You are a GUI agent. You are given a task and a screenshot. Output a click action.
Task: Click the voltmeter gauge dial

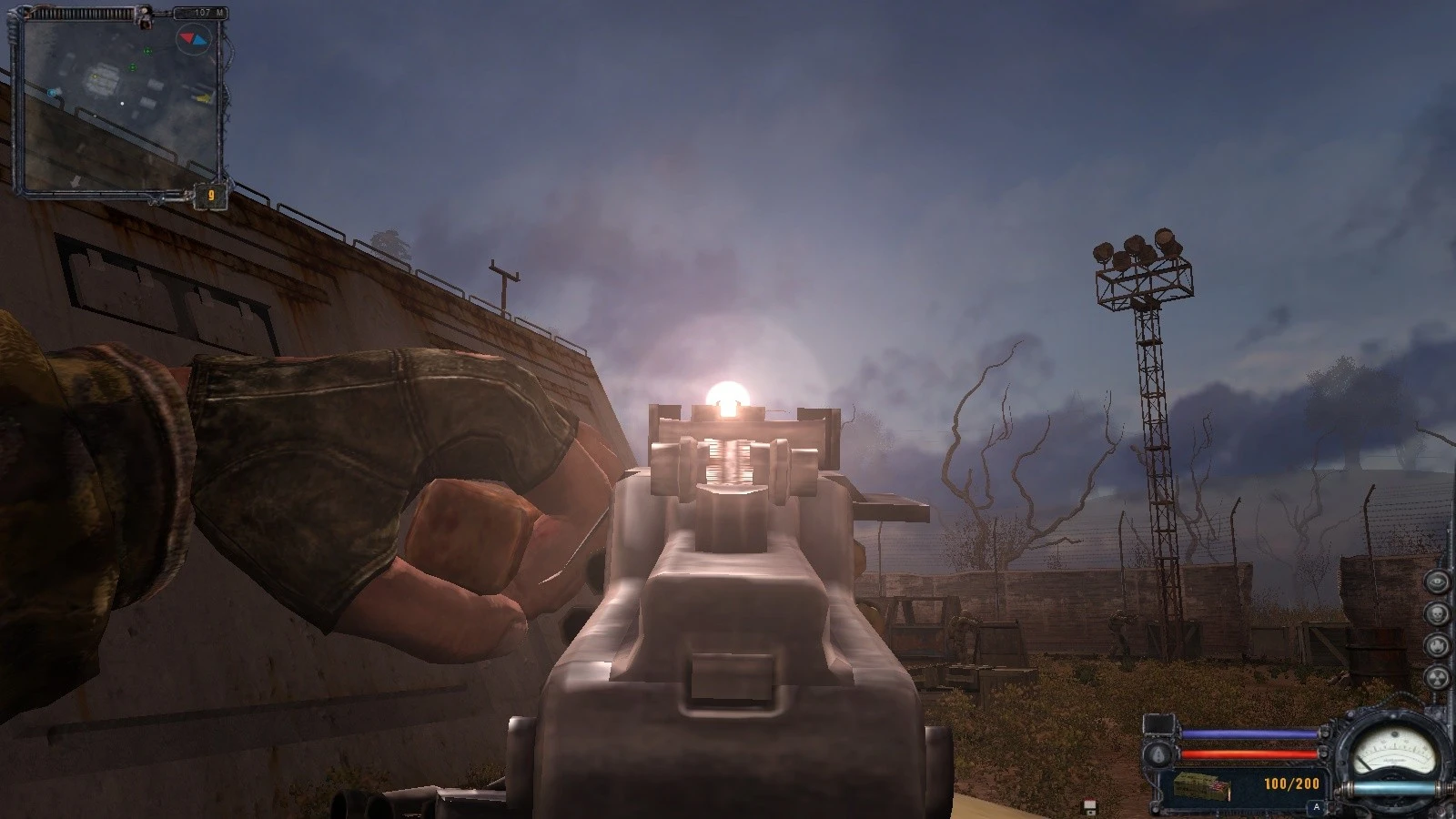(1395, 751)
